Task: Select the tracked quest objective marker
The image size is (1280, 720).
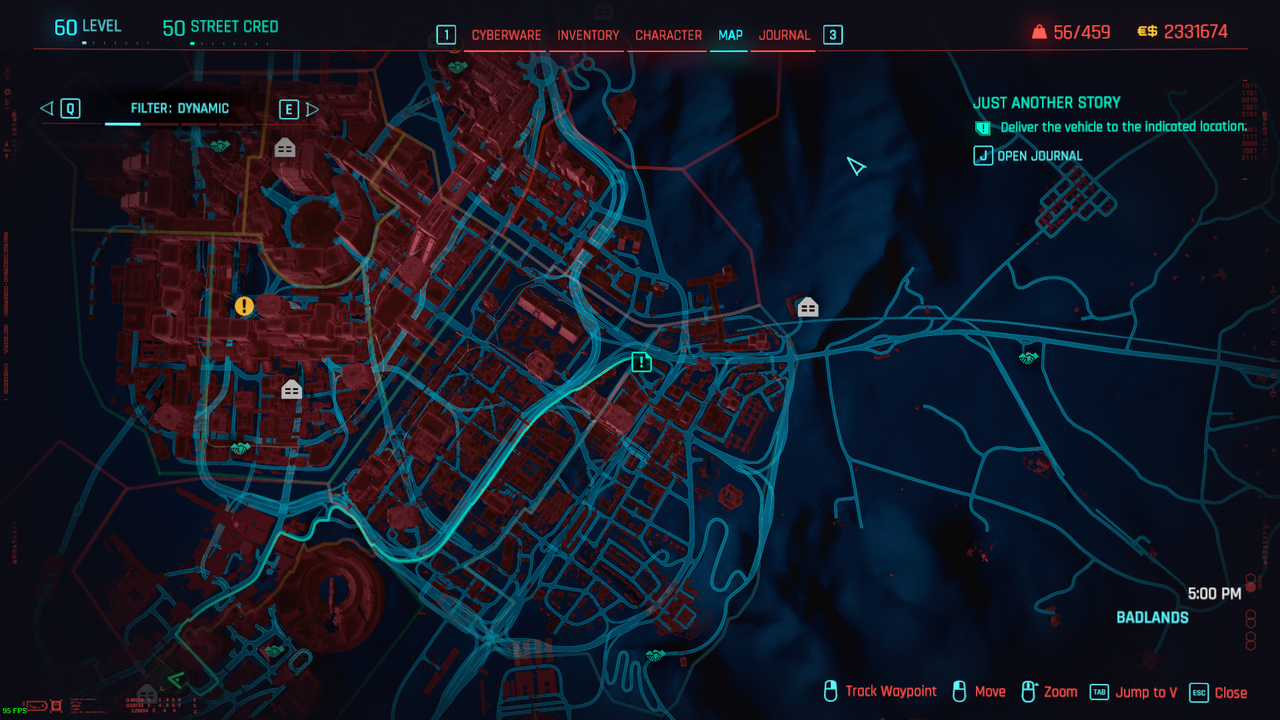Action: pos(642,362)
